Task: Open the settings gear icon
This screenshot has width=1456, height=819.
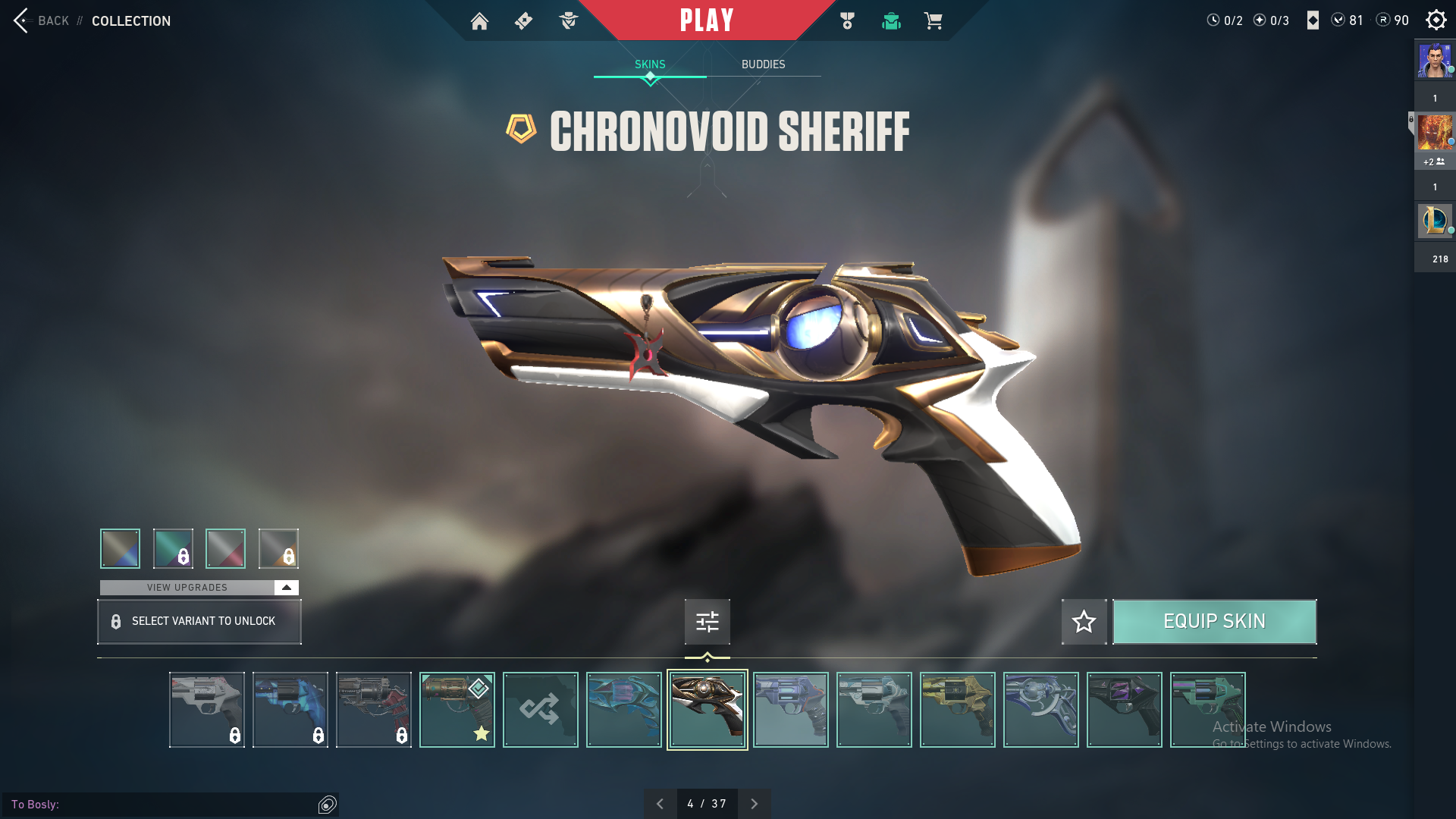Action: pyautogui.click(x=1436, y=20)
